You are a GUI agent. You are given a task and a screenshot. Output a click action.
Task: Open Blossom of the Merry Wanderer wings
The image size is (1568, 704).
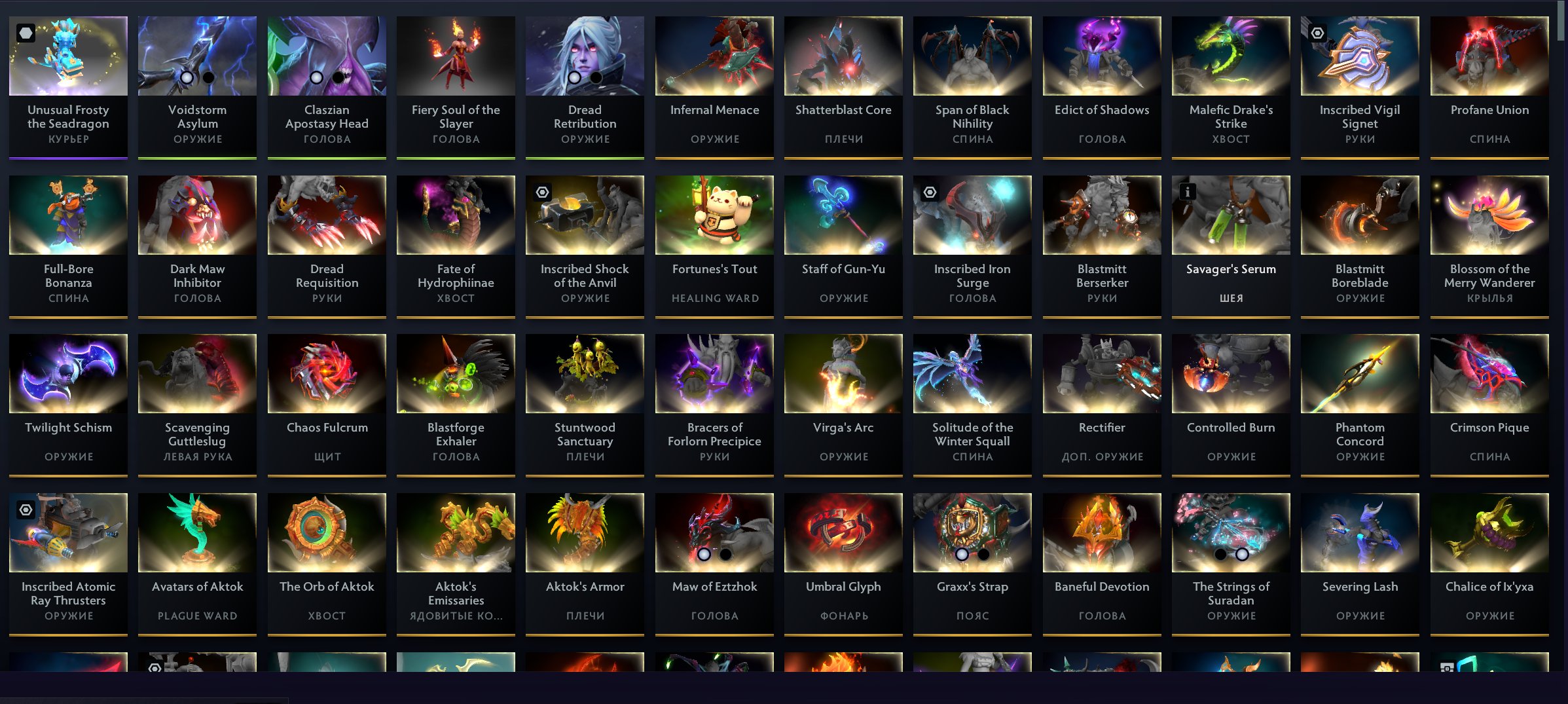[x=1488, y=215]
